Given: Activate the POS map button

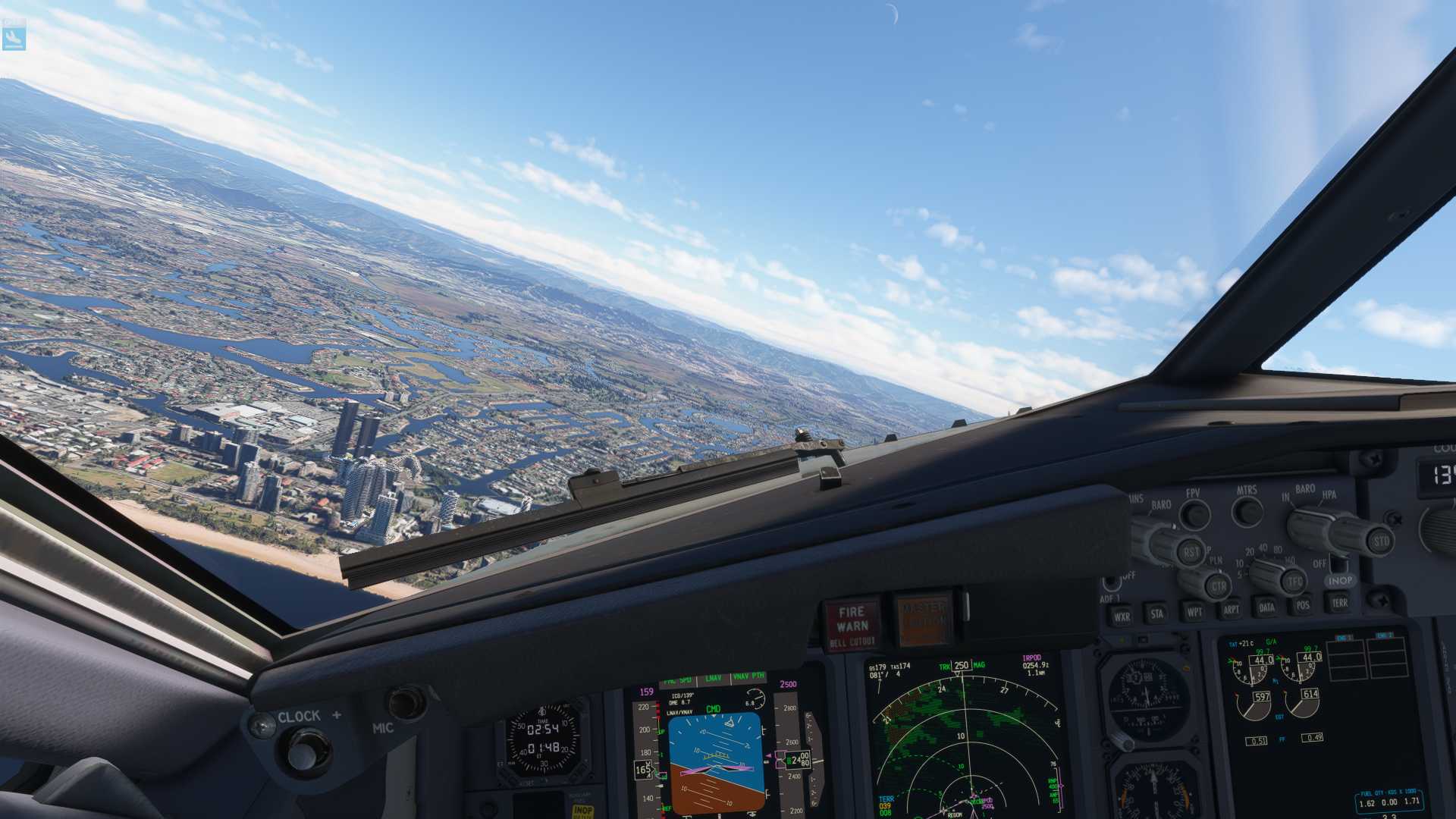Looking at the screenshot, I should 1302,604.
